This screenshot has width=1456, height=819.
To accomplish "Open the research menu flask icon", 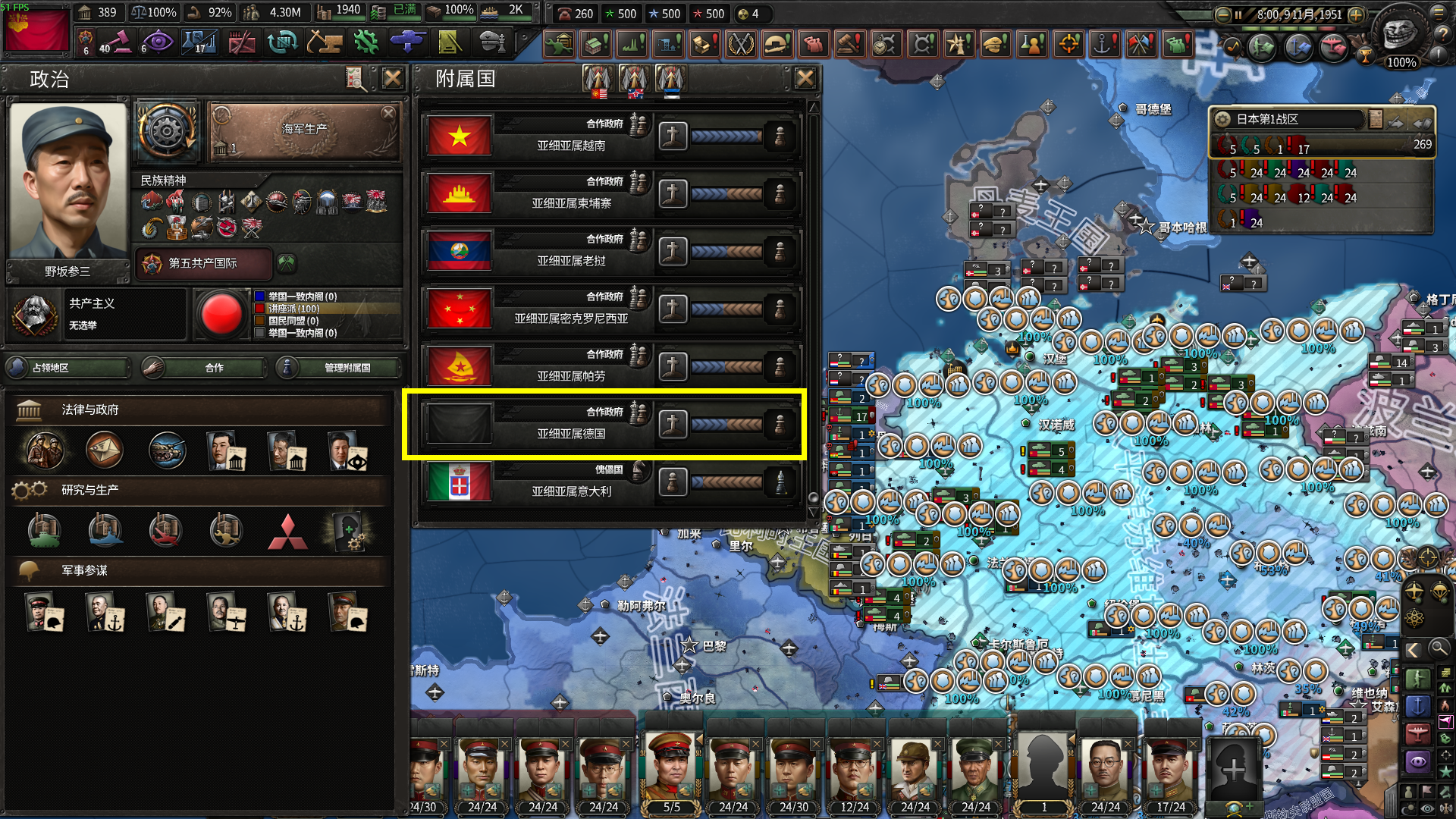I will pyautogui.click(x=200, y=42).
